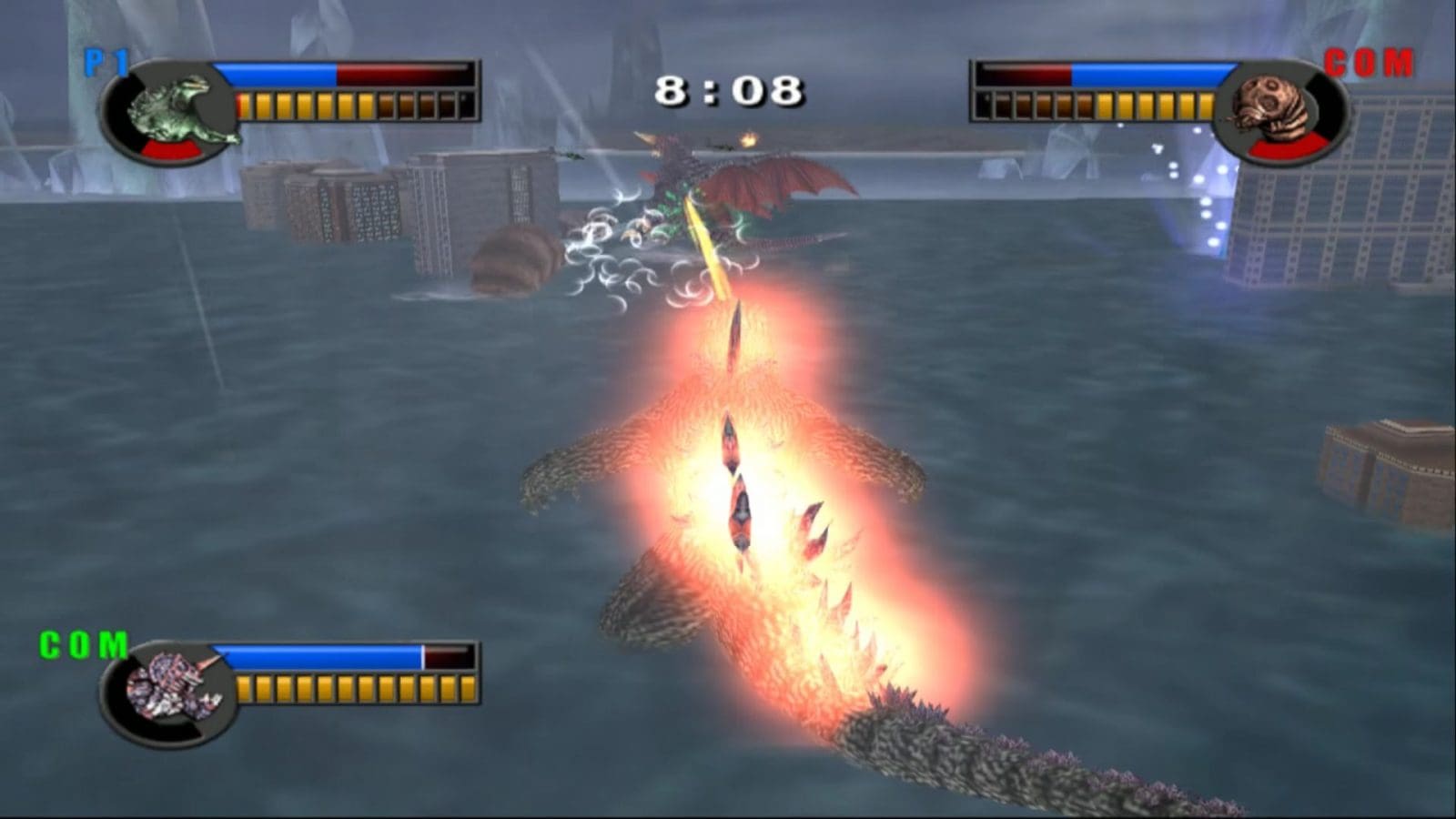
Task: Click the blue health bar of the bottom COM player
Action: (323, 653)
